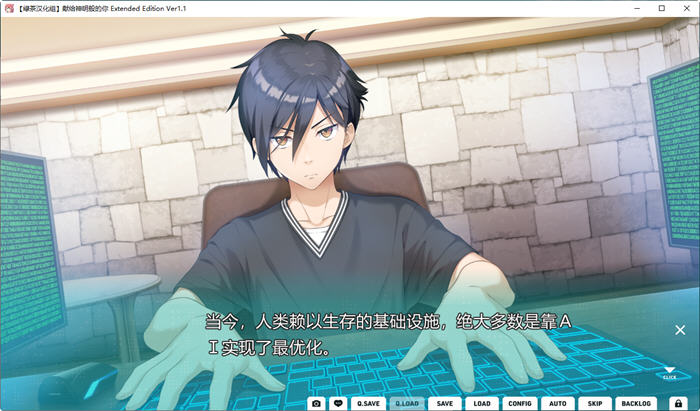Activate SKIP mode
This screenshot has width=700, height=411.
(x=595, y=403)
